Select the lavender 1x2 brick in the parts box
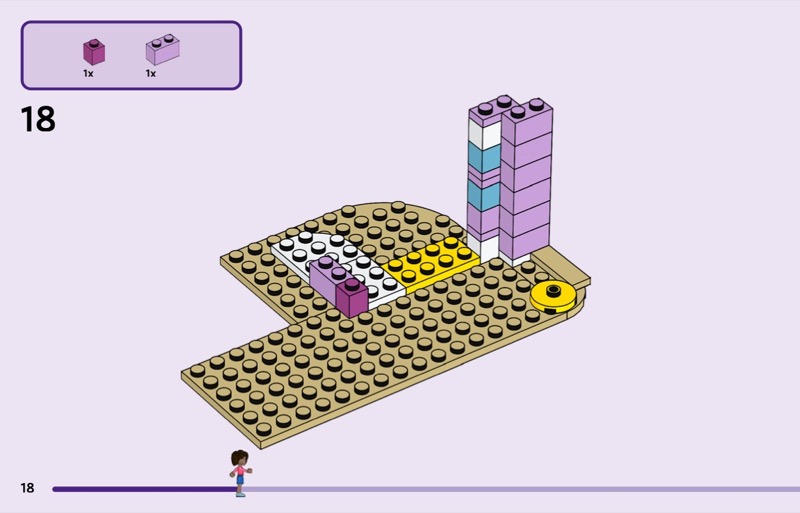800x513 pixels. (x=162, y=51)
